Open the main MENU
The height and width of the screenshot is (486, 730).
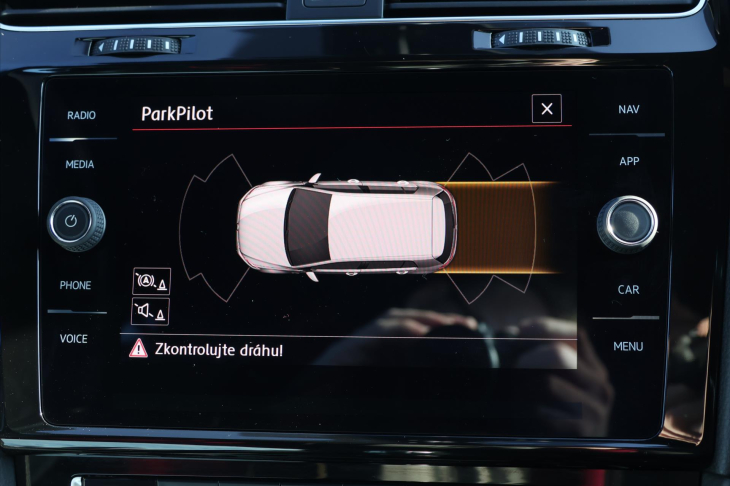coord(628,346)
